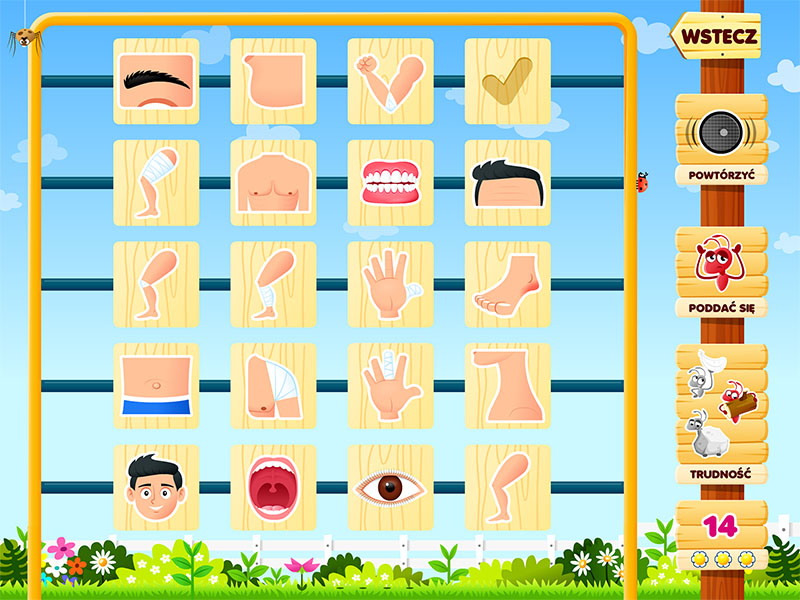Replay the word with the speaker button

coord(720,133)
